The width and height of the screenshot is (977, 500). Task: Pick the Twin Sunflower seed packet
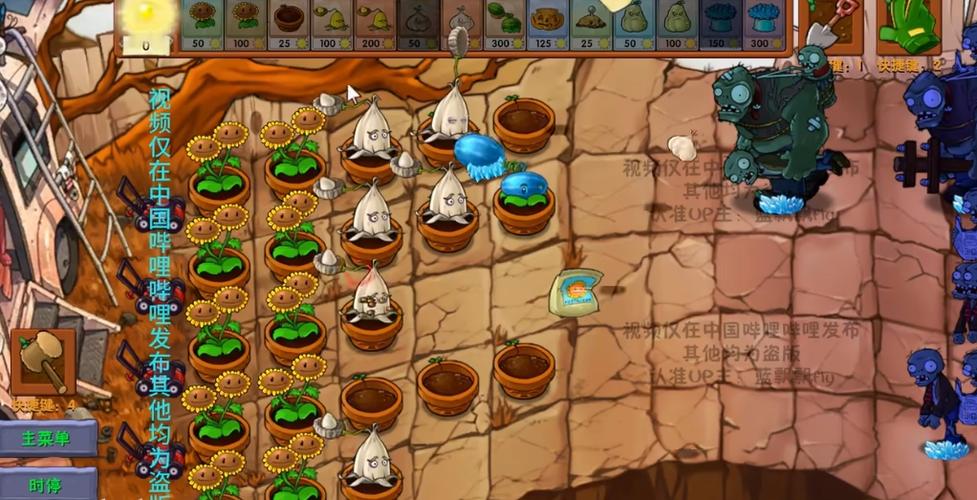[x=244, y=25]
